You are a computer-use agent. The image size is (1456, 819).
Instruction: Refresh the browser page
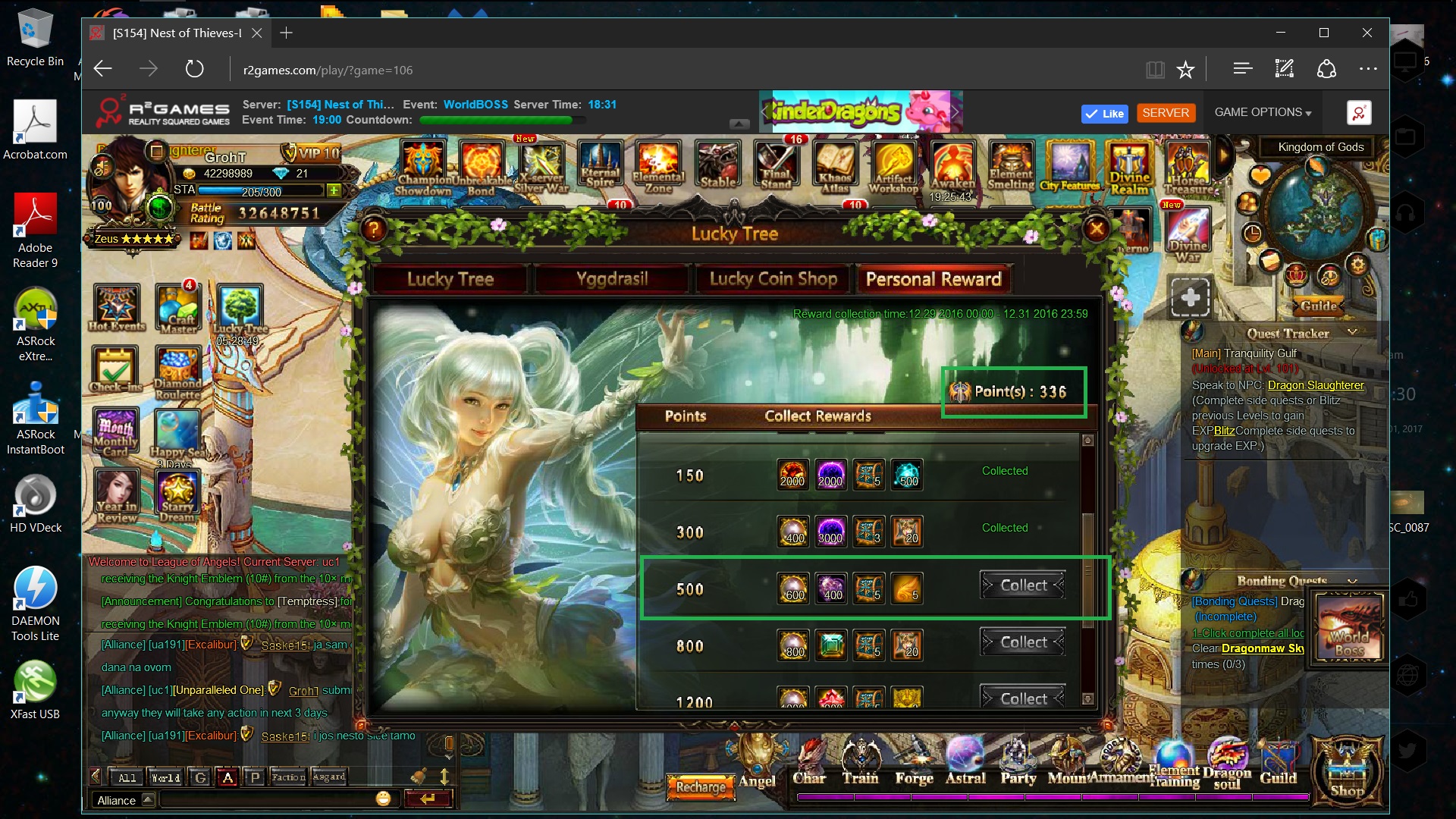point(195,70)
